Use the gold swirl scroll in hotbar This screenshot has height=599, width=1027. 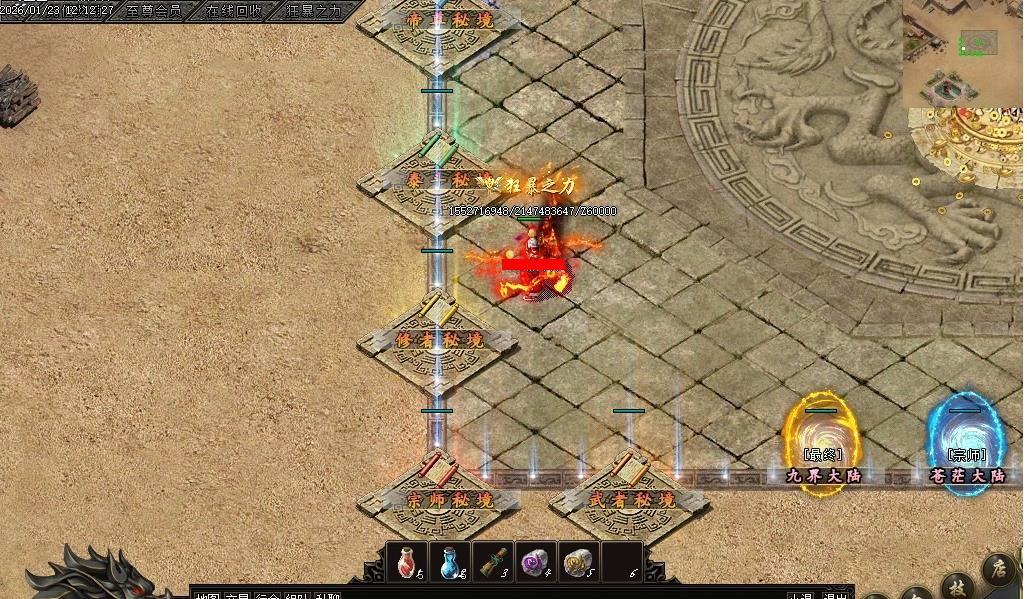pos(578,562)
